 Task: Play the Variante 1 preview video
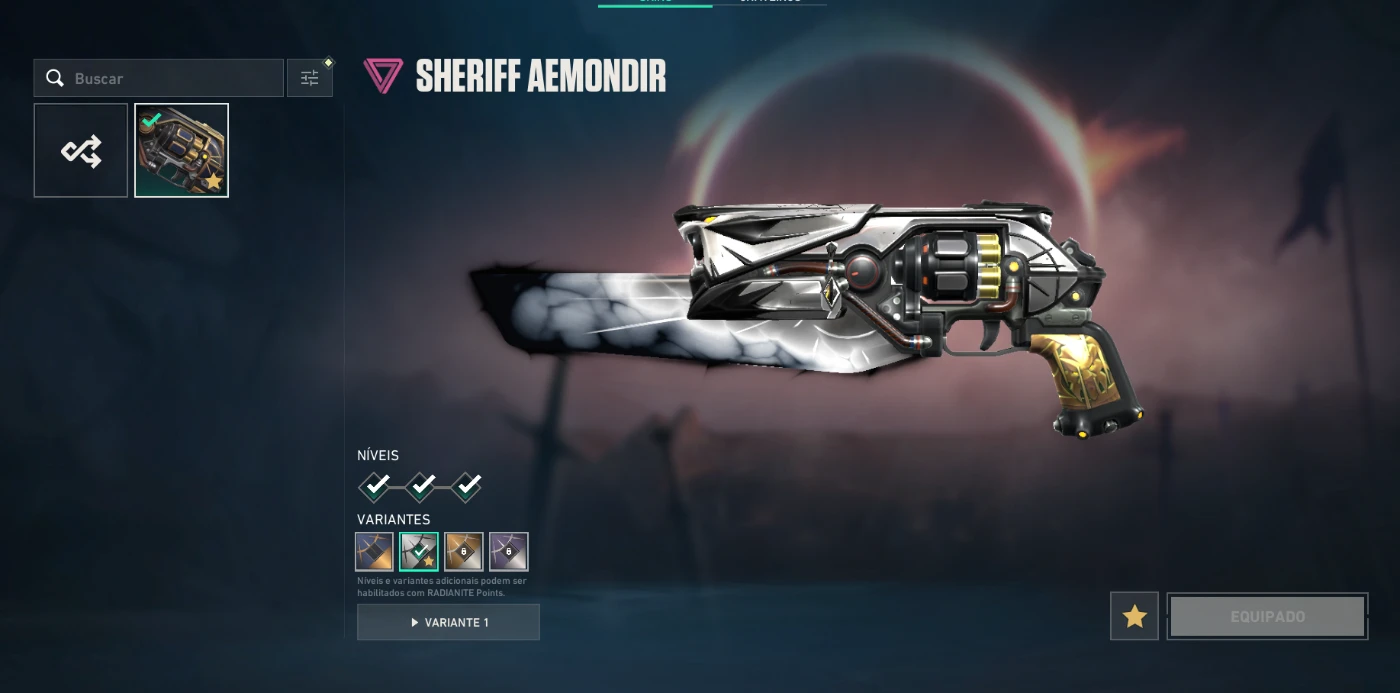coord(448,622)
